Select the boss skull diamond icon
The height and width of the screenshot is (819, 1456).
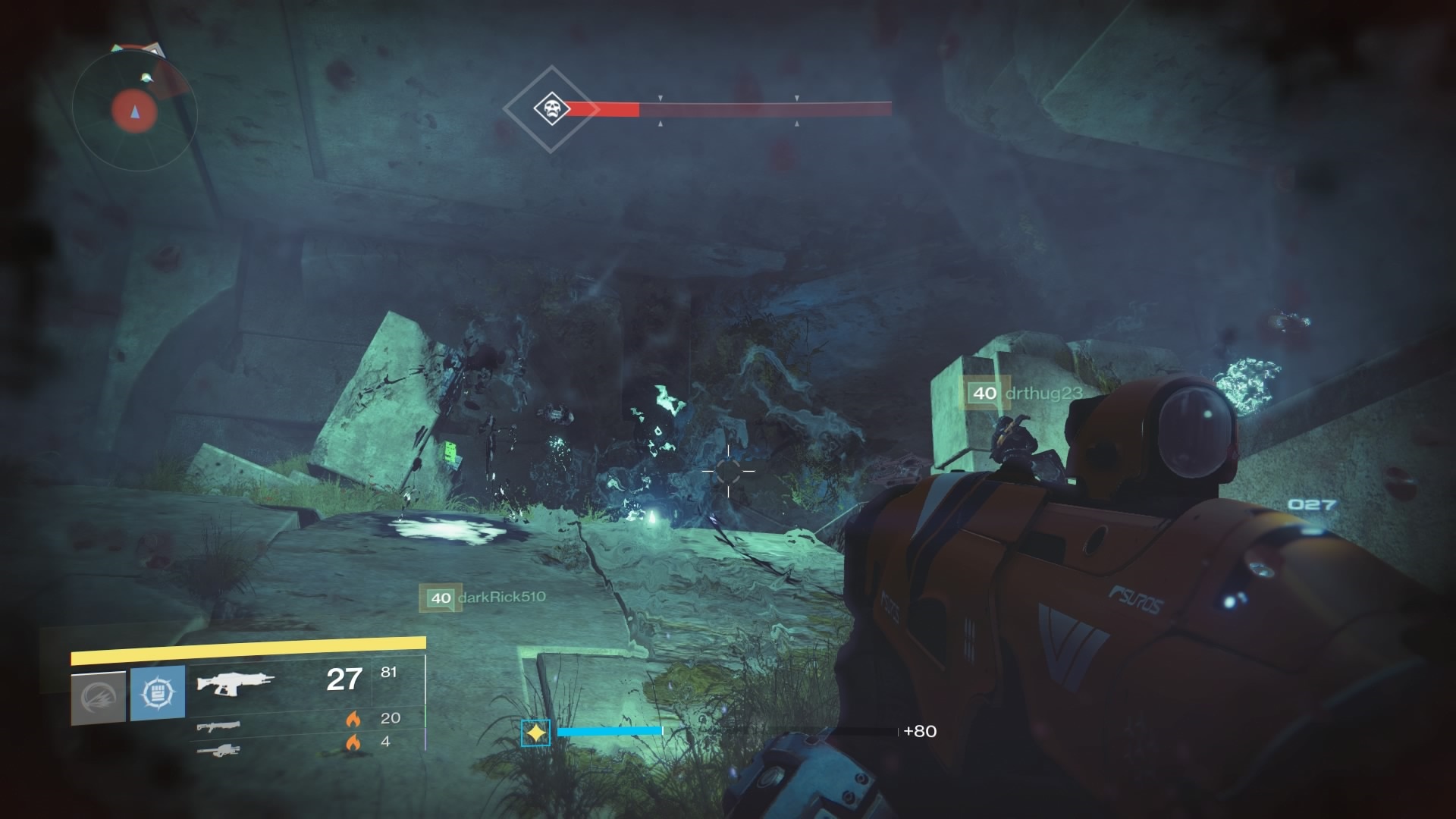[x=551, y=109]
